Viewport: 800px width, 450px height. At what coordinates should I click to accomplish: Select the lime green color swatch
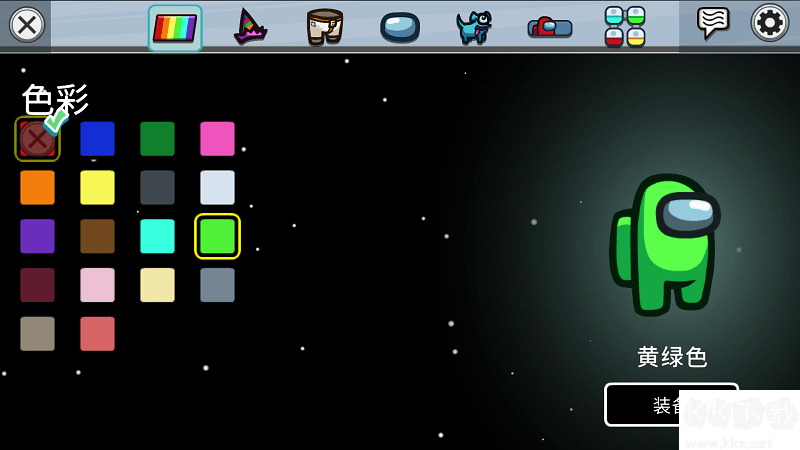(217, 236)
